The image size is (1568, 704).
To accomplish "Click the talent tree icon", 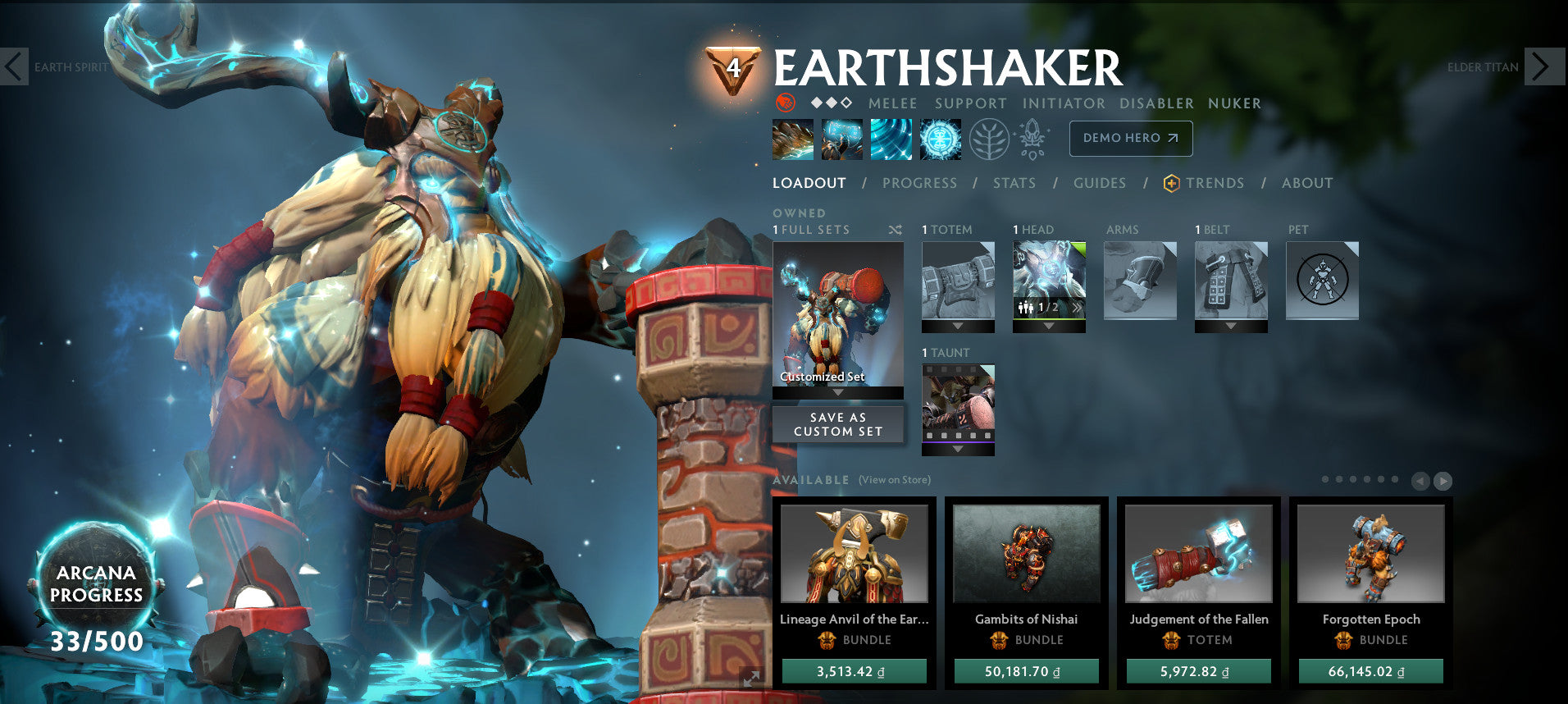I will pos(990,139).
